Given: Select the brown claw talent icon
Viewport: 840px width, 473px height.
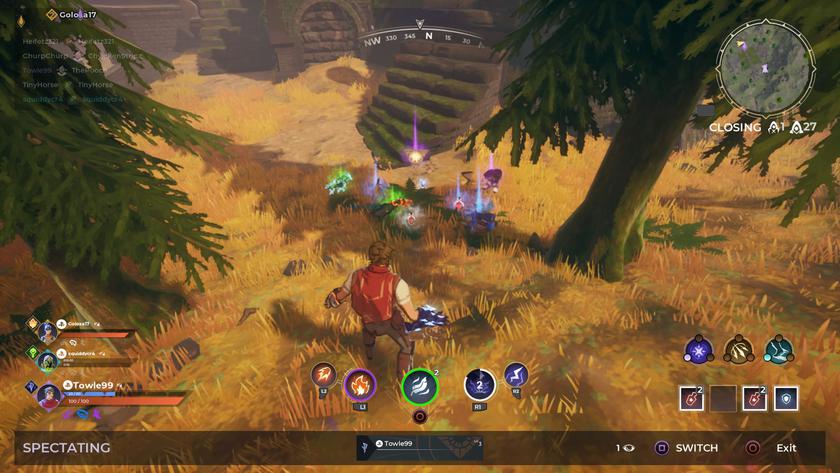Looking at the screenshot, I should point(738,349).
